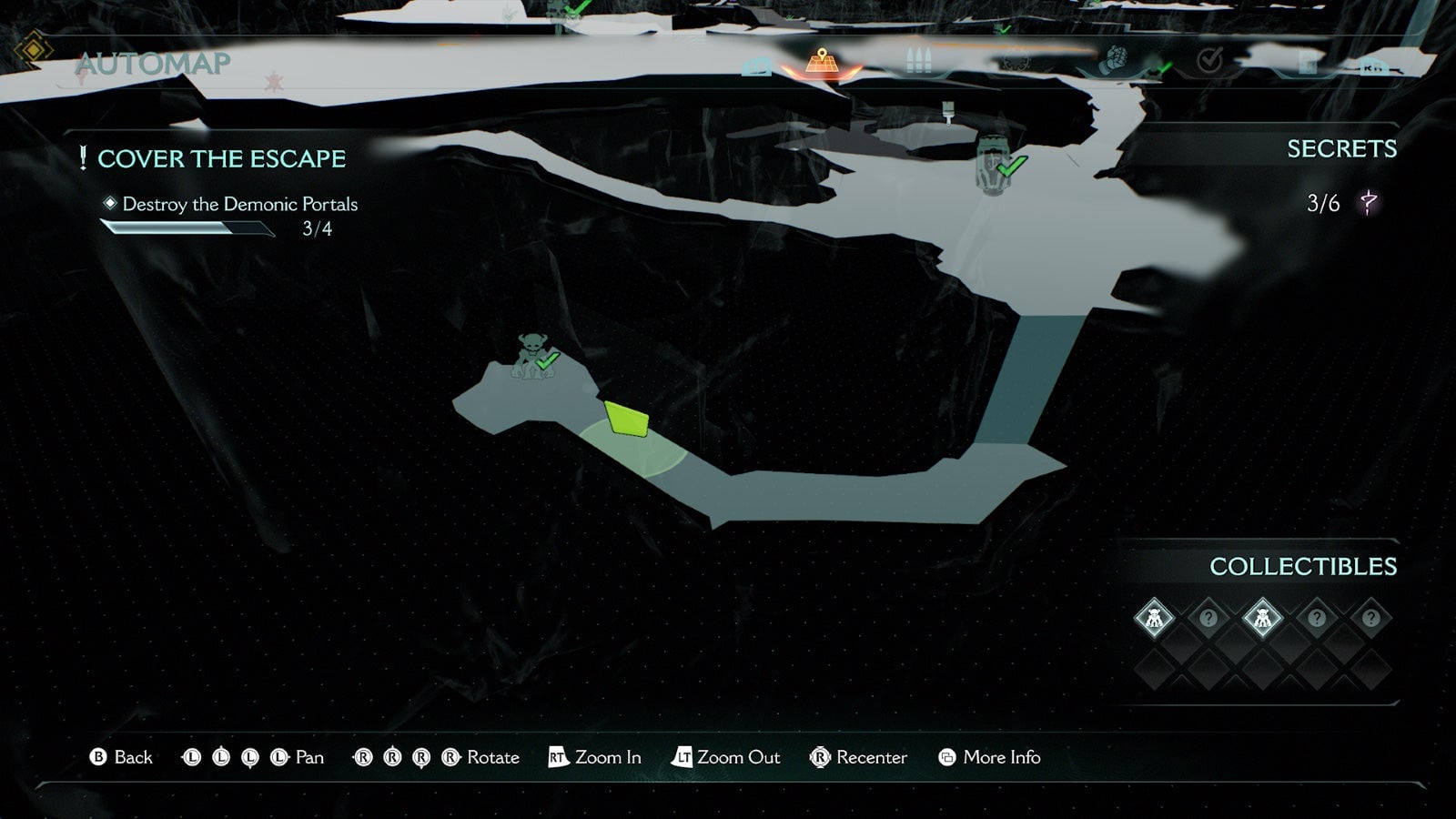Click the second unknown collectible question mark
Screen dimensions: 1456x819
click(1208, 618)
